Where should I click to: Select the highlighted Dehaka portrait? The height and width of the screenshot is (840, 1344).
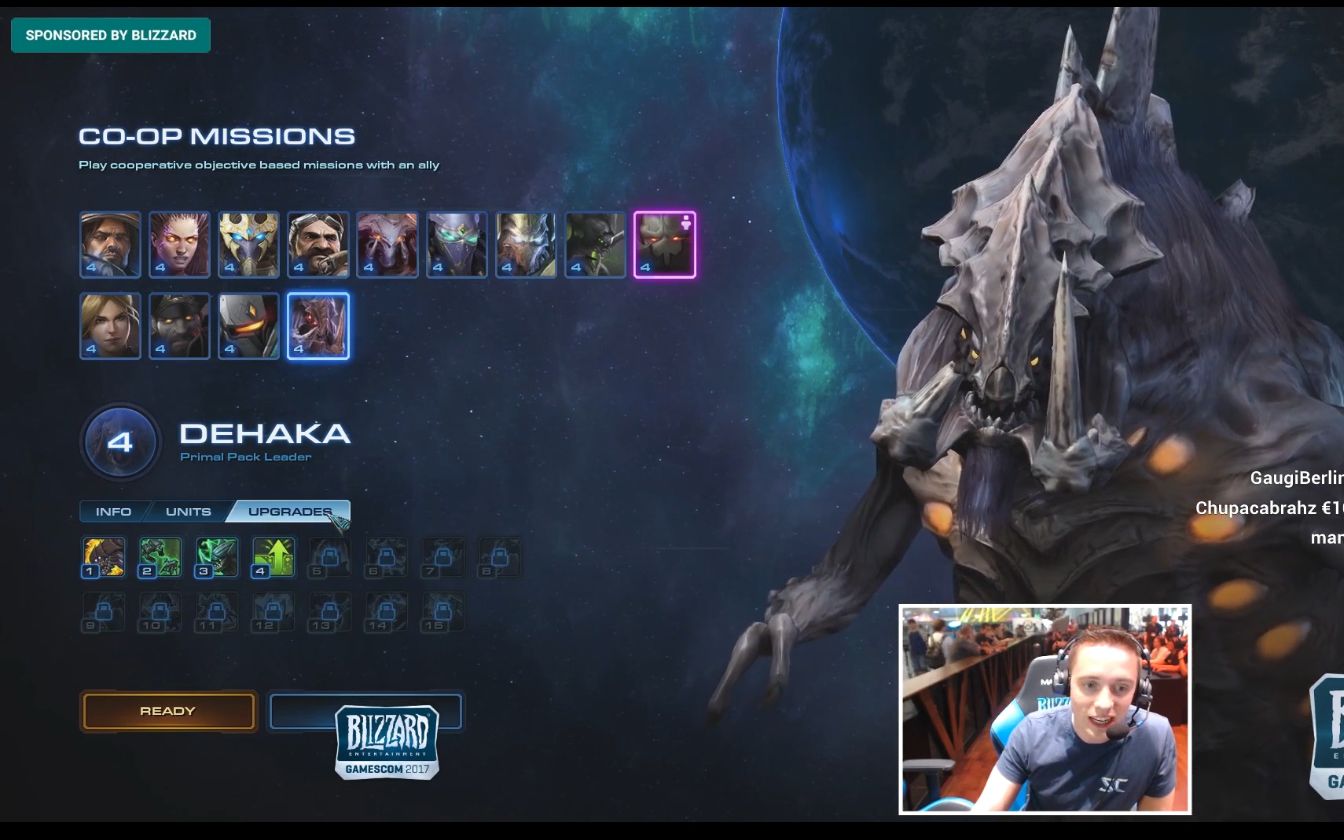point(318,325)
